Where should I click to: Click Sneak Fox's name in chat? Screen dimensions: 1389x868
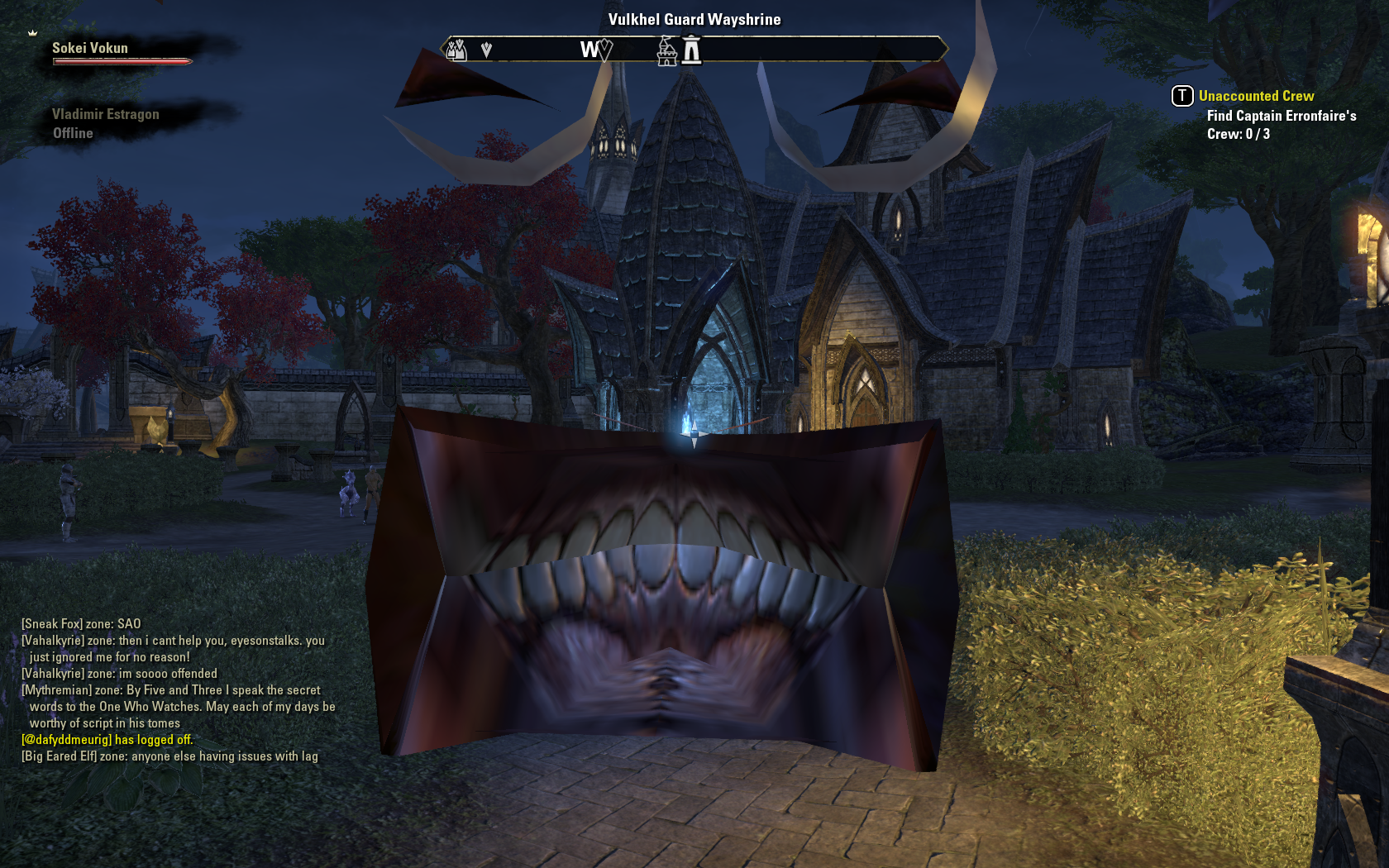pyautogui.click(x=51, y=624)
